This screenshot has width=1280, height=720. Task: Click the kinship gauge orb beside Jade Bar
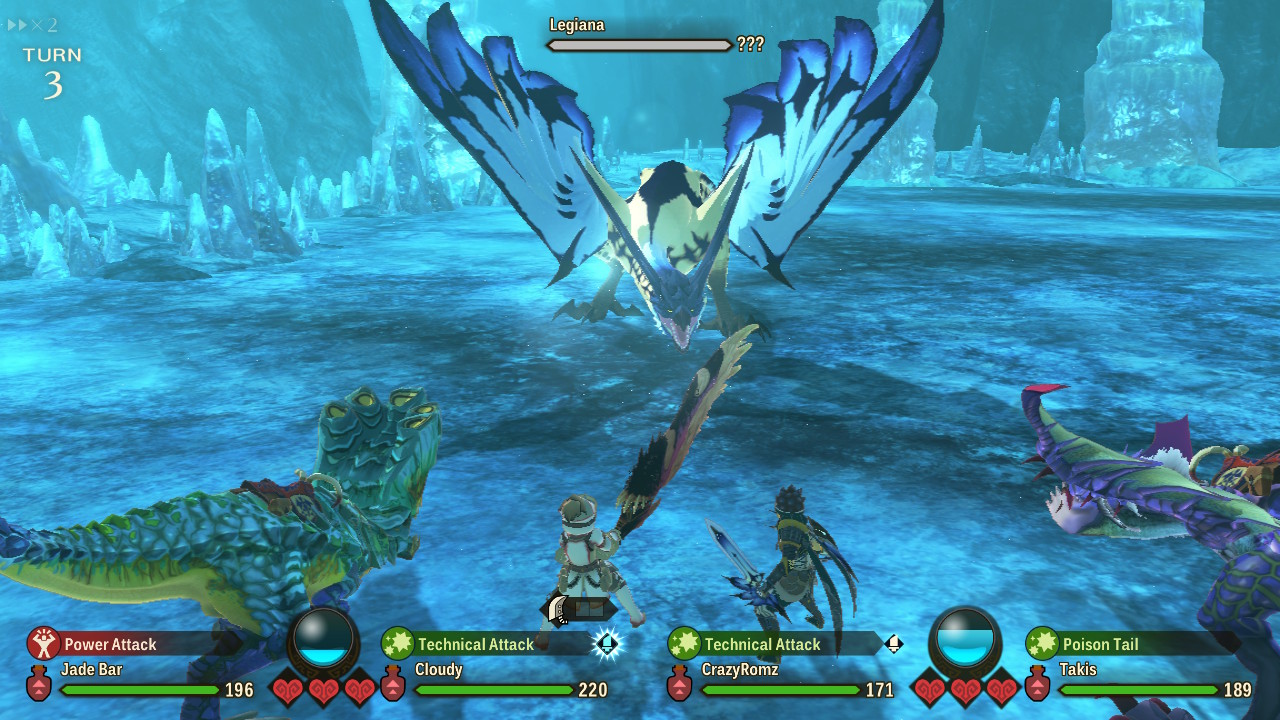[x=324, y=639]
